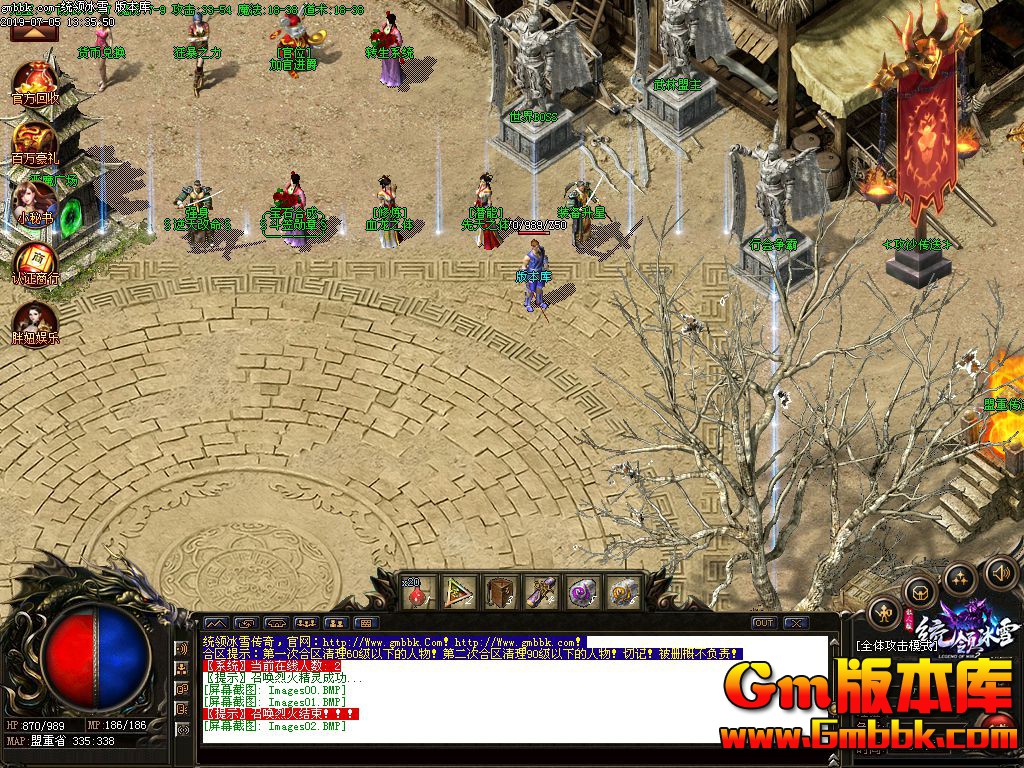
Task: Open the 胖妞娱乐 entertainment icon
Action: [x=35, y=320]
